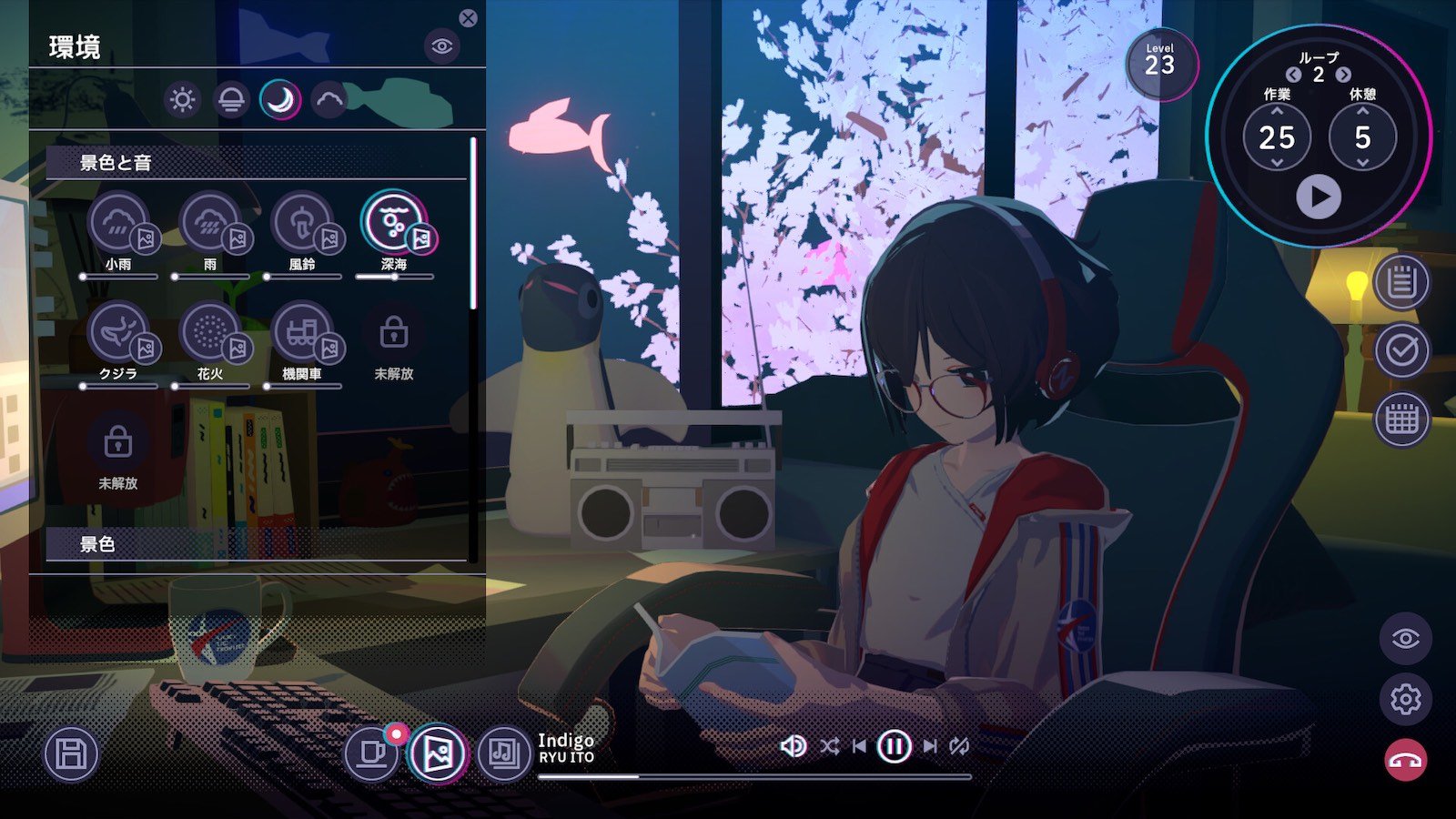This screenshot has width=1456, height=819.
Task: Decrease the 休憩 break minutes
Action: (x=1362, y=163)
